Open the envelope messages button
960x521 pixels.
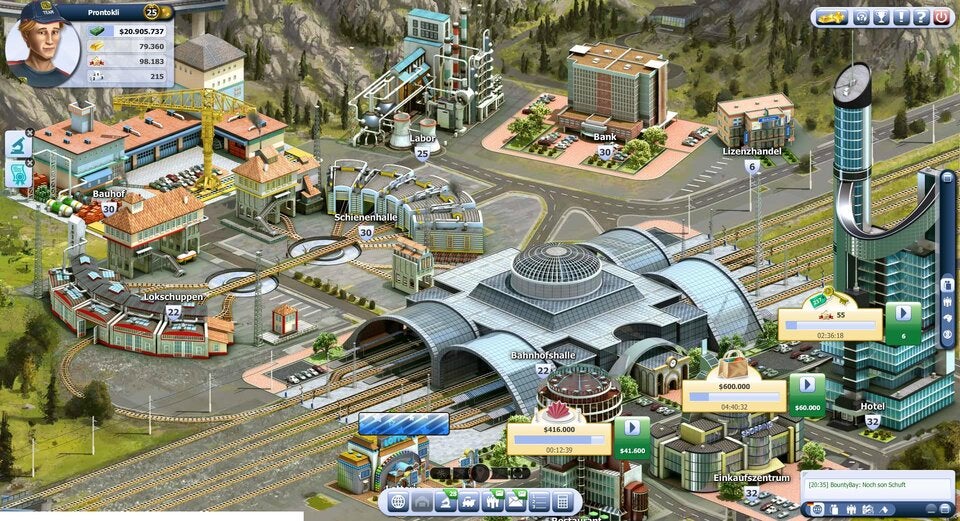click(516, 501)
